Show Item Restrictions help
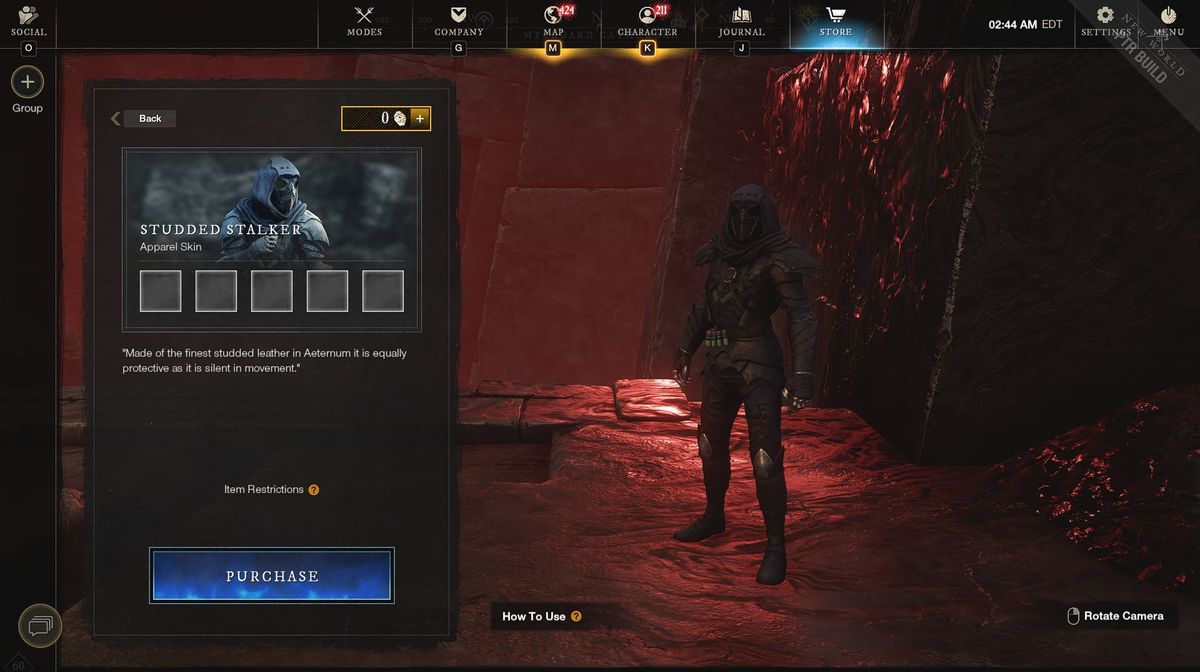Viewport: 1200px width, 672px height. 314,490
